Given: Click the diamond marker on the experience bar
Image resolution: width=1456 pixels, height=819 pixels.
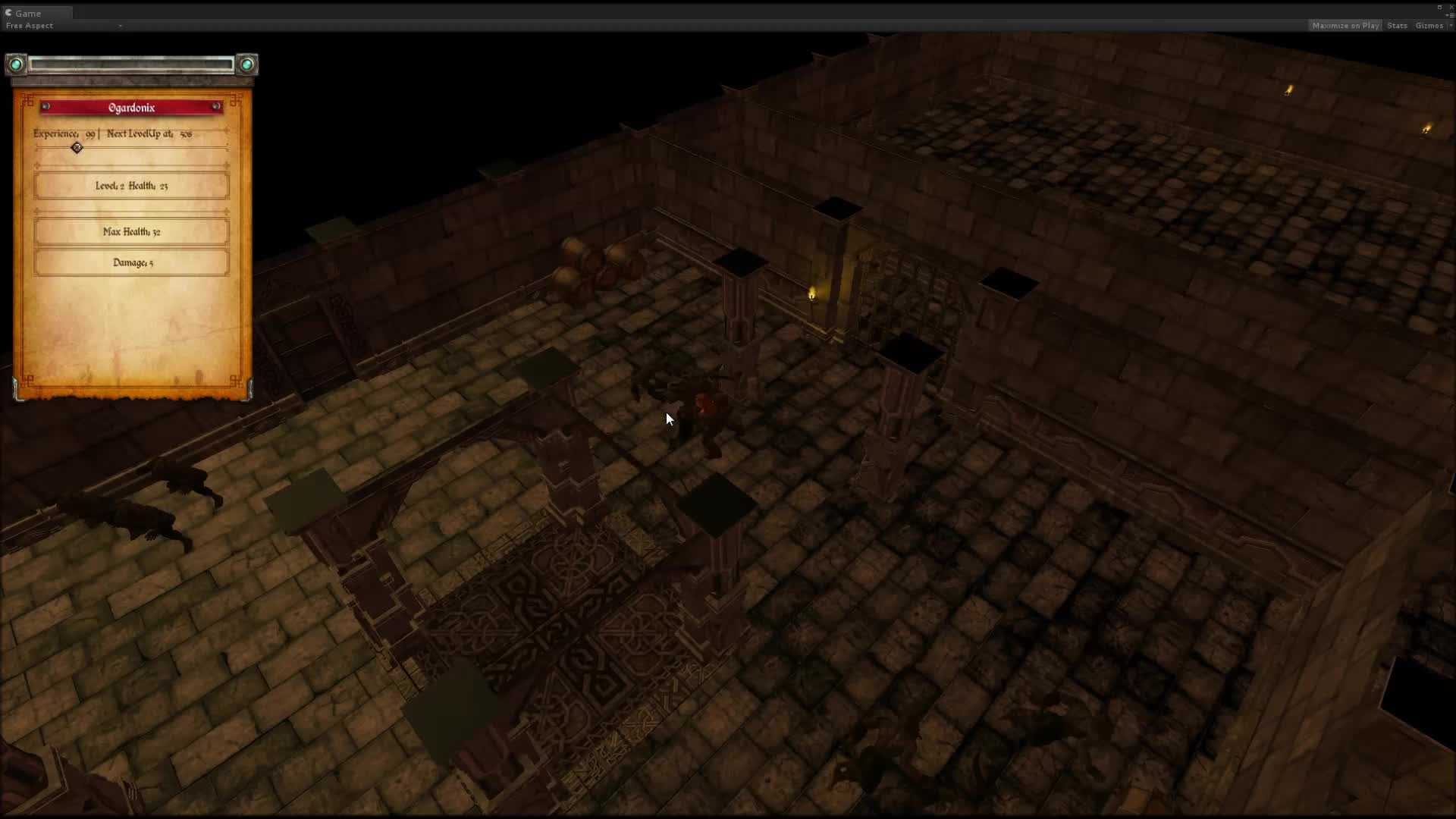Looking at the screenshot, I should click(76, 148).
